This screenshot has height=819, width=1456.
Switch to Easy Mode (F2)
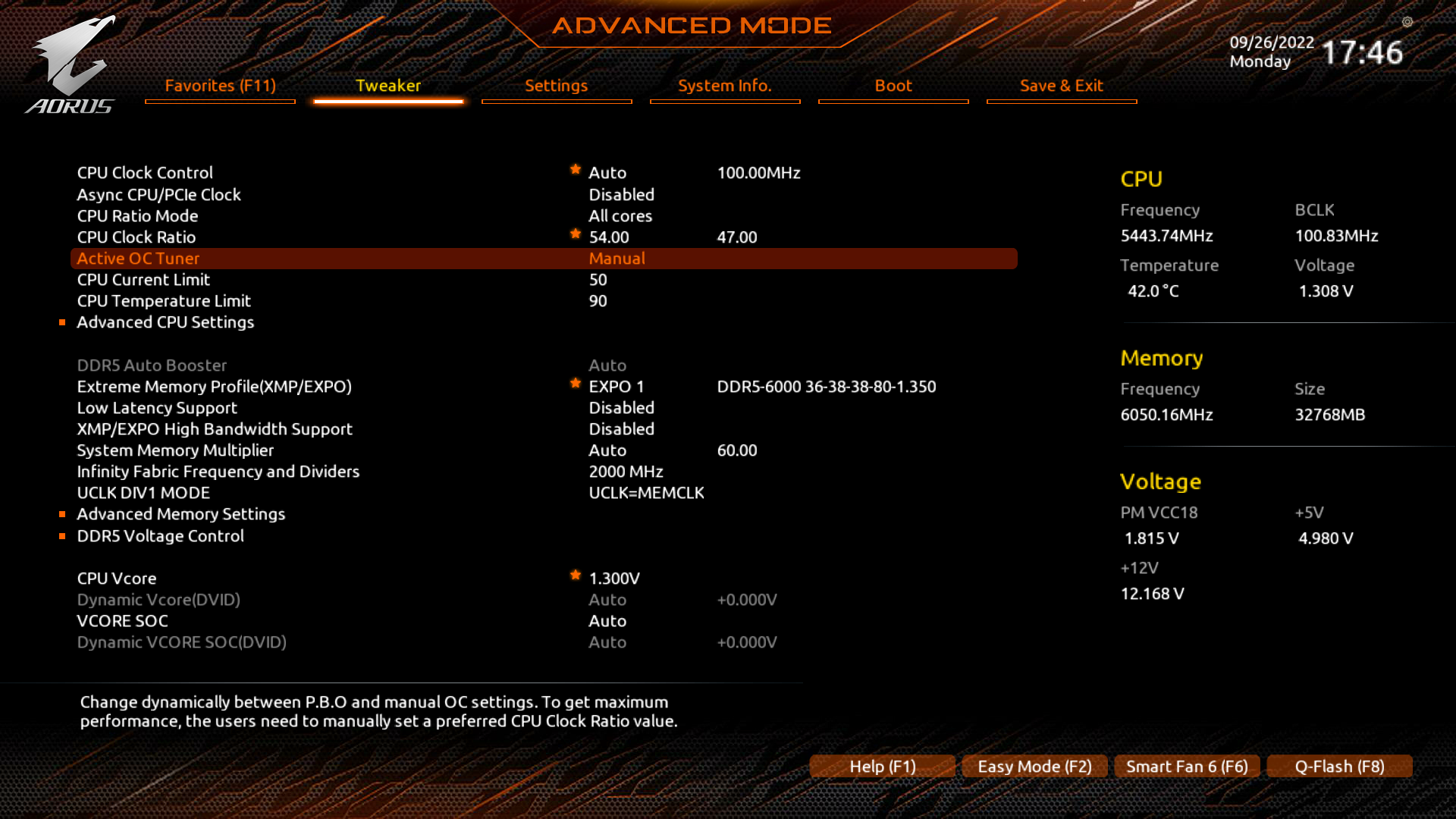pyautogui.click(x=1034, y=766)
